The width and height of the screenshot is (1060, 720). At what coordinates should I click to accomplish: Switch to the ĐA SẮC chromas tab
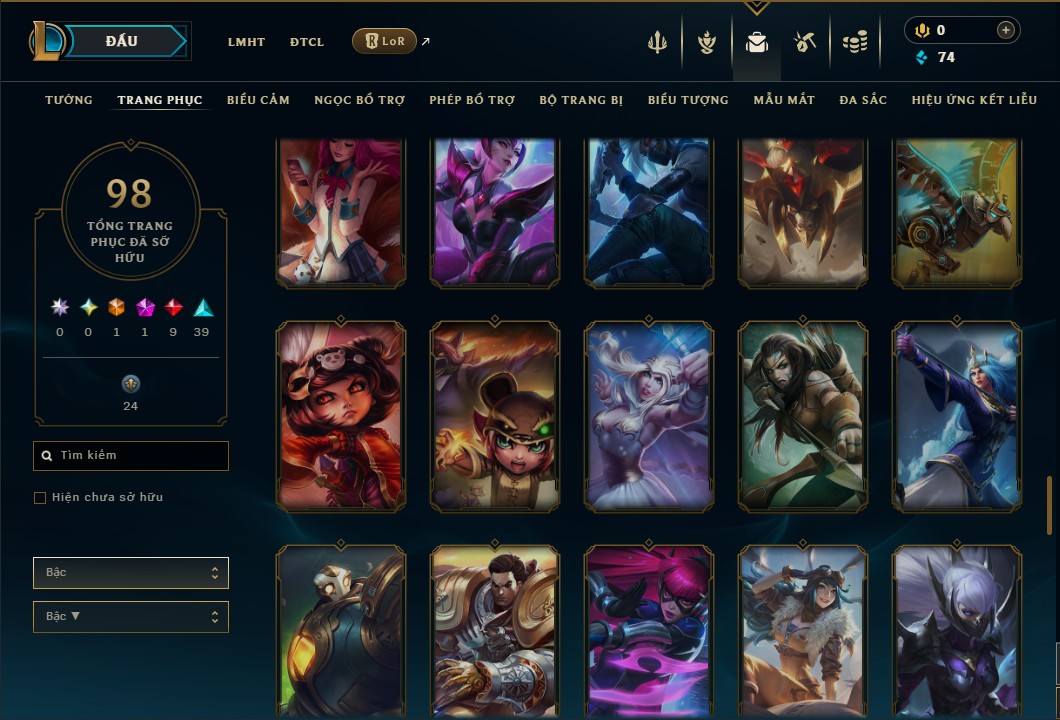(x=863, y=100)
